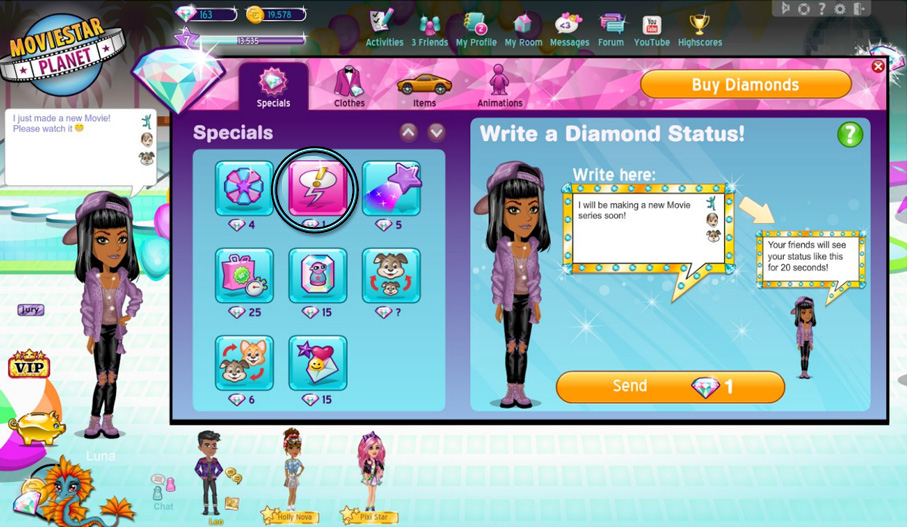View the Highscores page
This screenshot has width=907, height=527.
pyautogui.click(x=700, y=28)
